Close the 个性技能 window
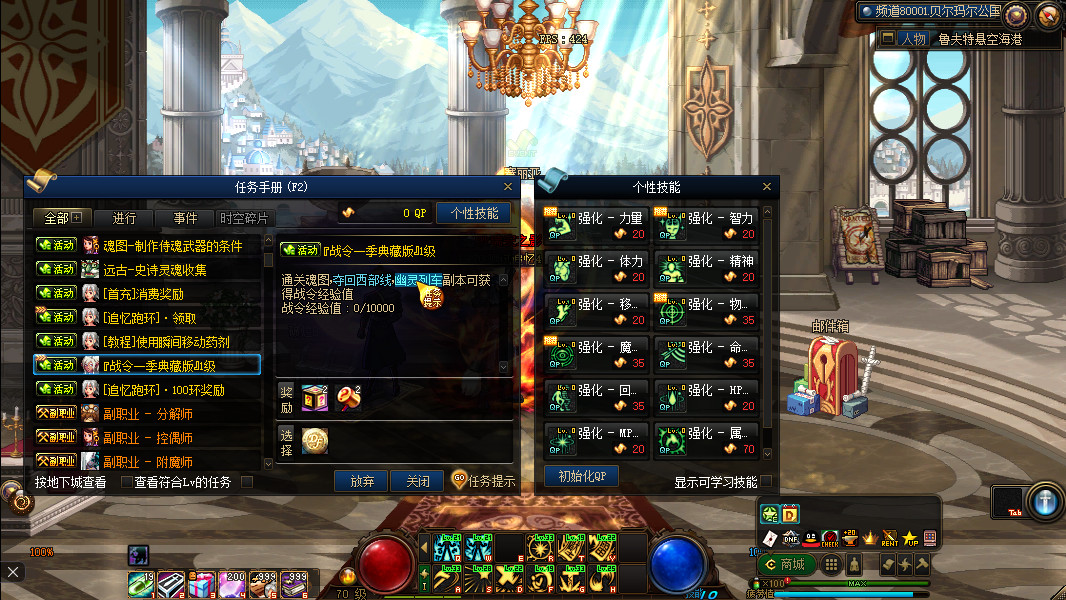The image size is (1066, 600). pyautogui.click(x=767, y=187)
